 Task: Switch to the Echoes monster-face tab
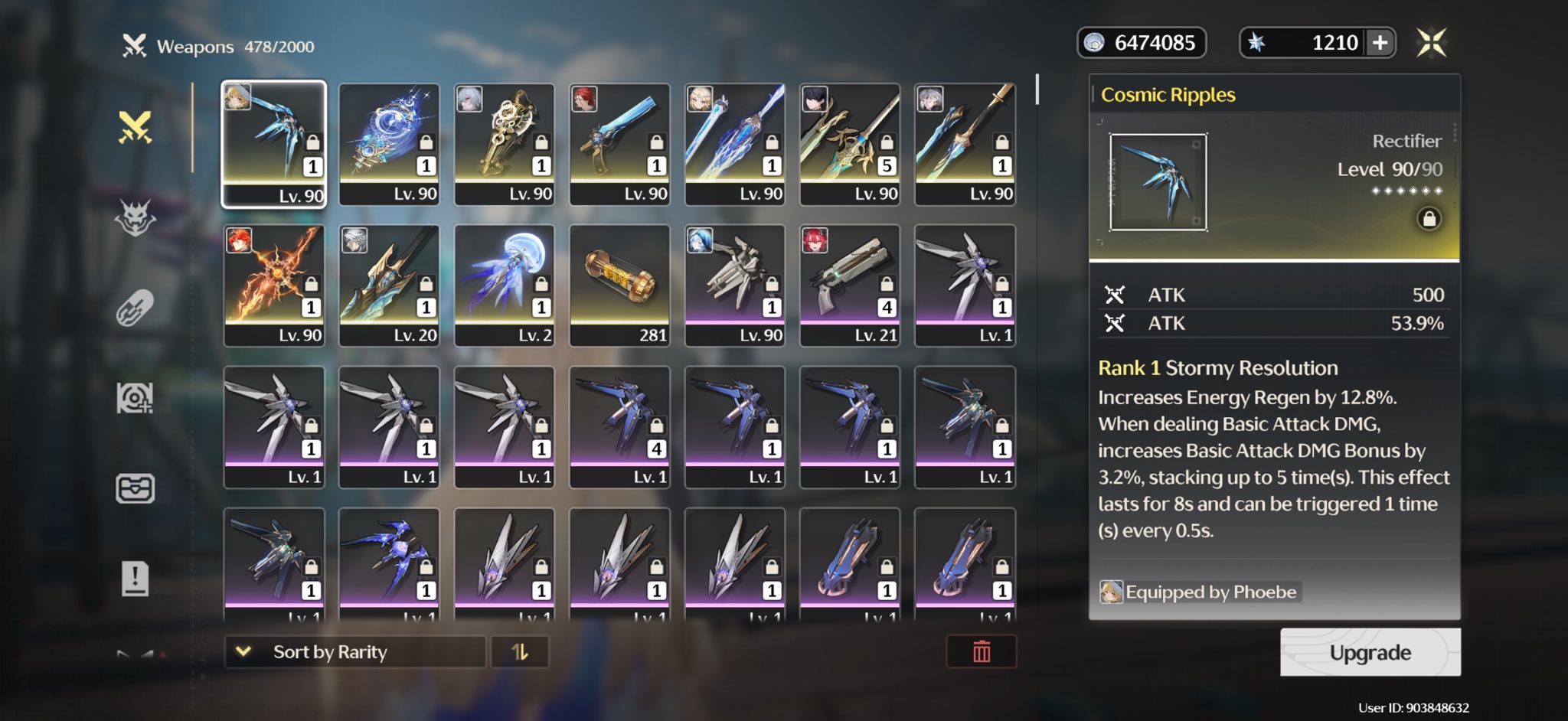136,218
